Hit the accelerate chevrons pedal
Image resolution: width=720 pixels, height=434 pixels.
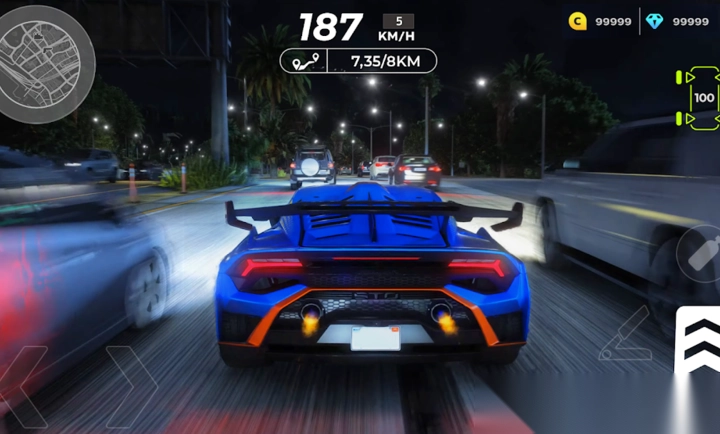[697, 344]
